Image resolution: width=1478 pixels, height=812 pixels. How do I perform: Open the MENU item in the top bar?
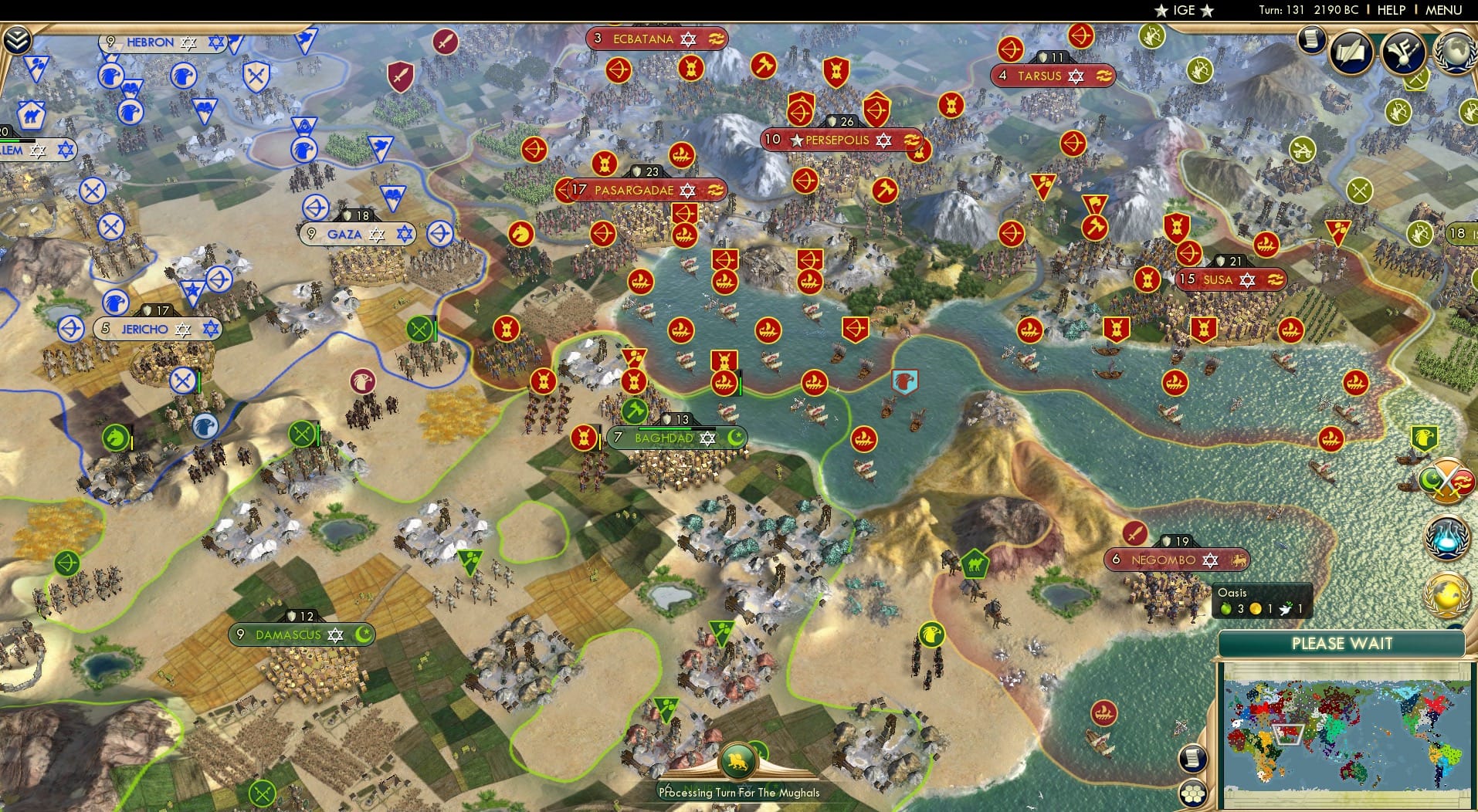pos(1443,11)
